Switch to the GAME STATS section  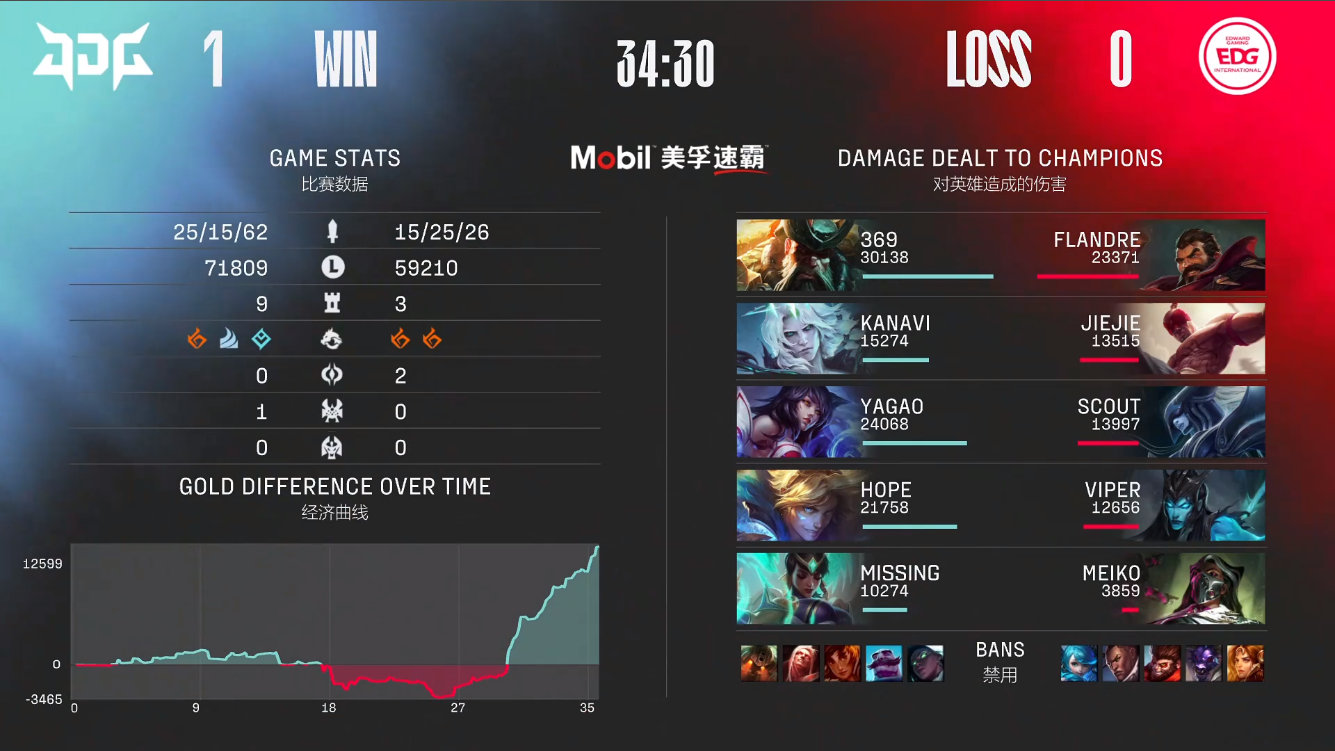(335, 157)
